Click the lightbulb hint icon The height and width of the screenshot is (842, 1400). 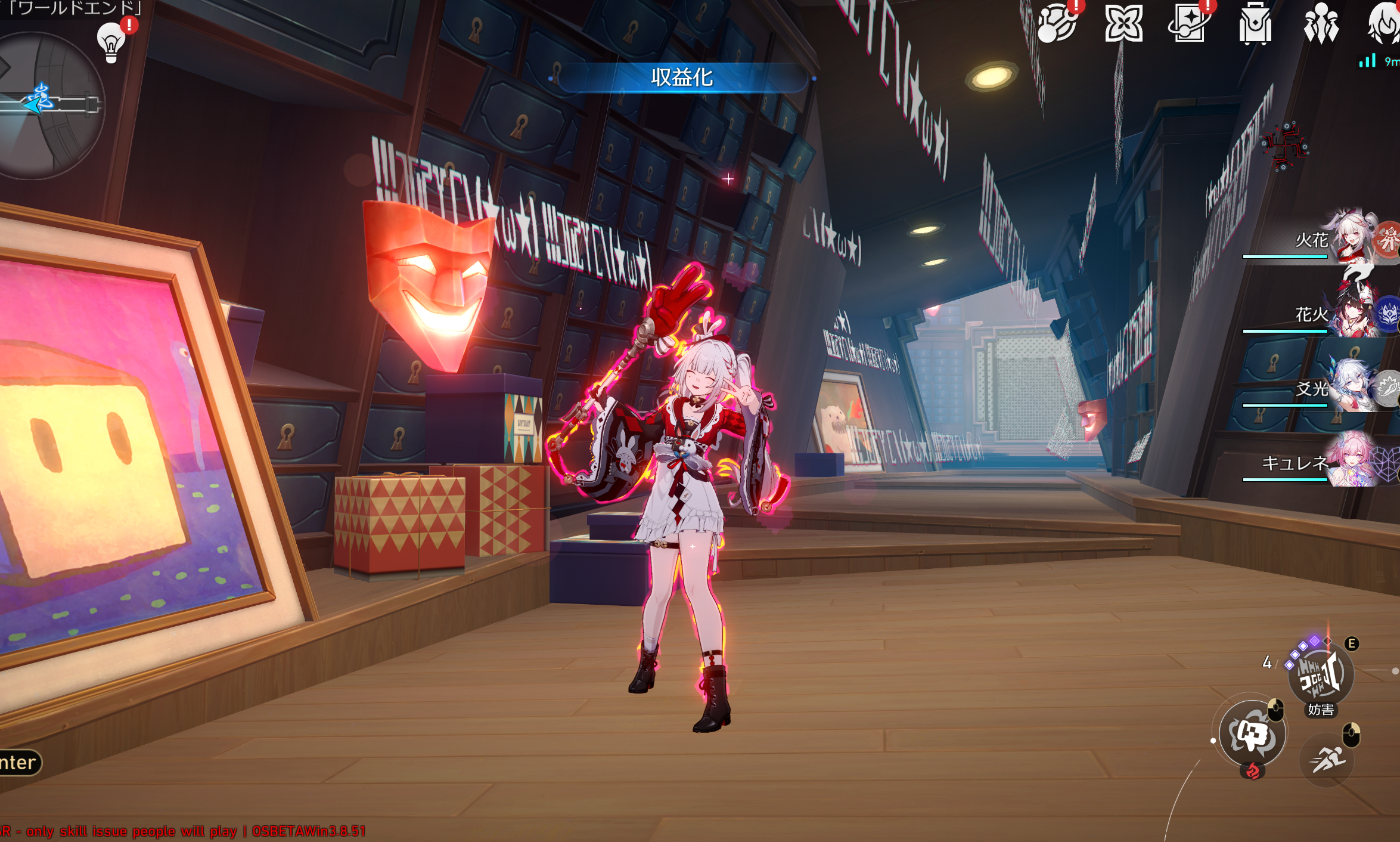point(111,42)
